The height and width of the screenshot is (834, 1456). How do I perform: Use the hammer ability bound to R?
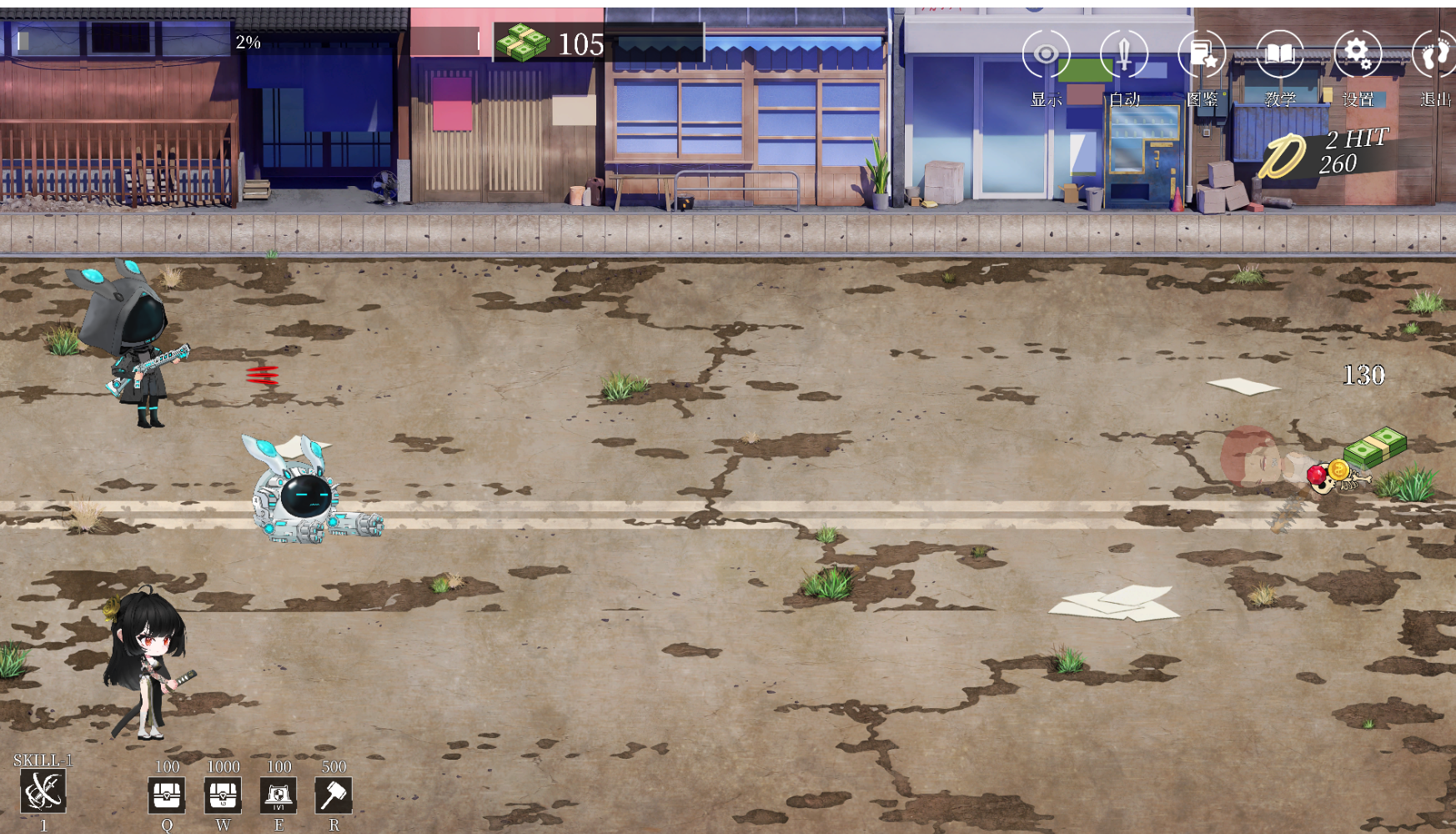pyautogui.click(x=334, y=795)
